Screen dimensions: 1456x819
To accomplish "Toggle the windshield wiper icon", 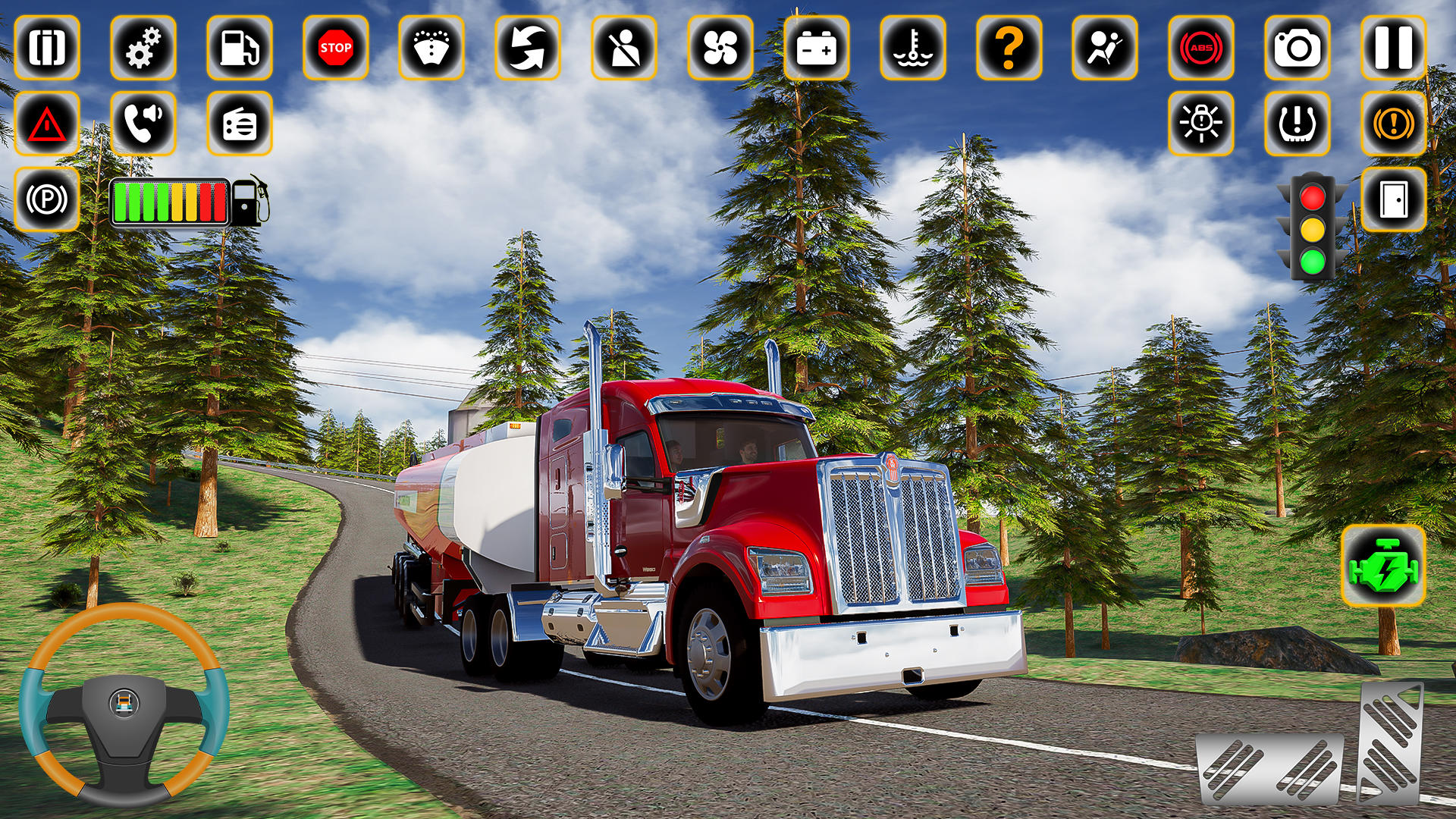I will coord(432,48).
